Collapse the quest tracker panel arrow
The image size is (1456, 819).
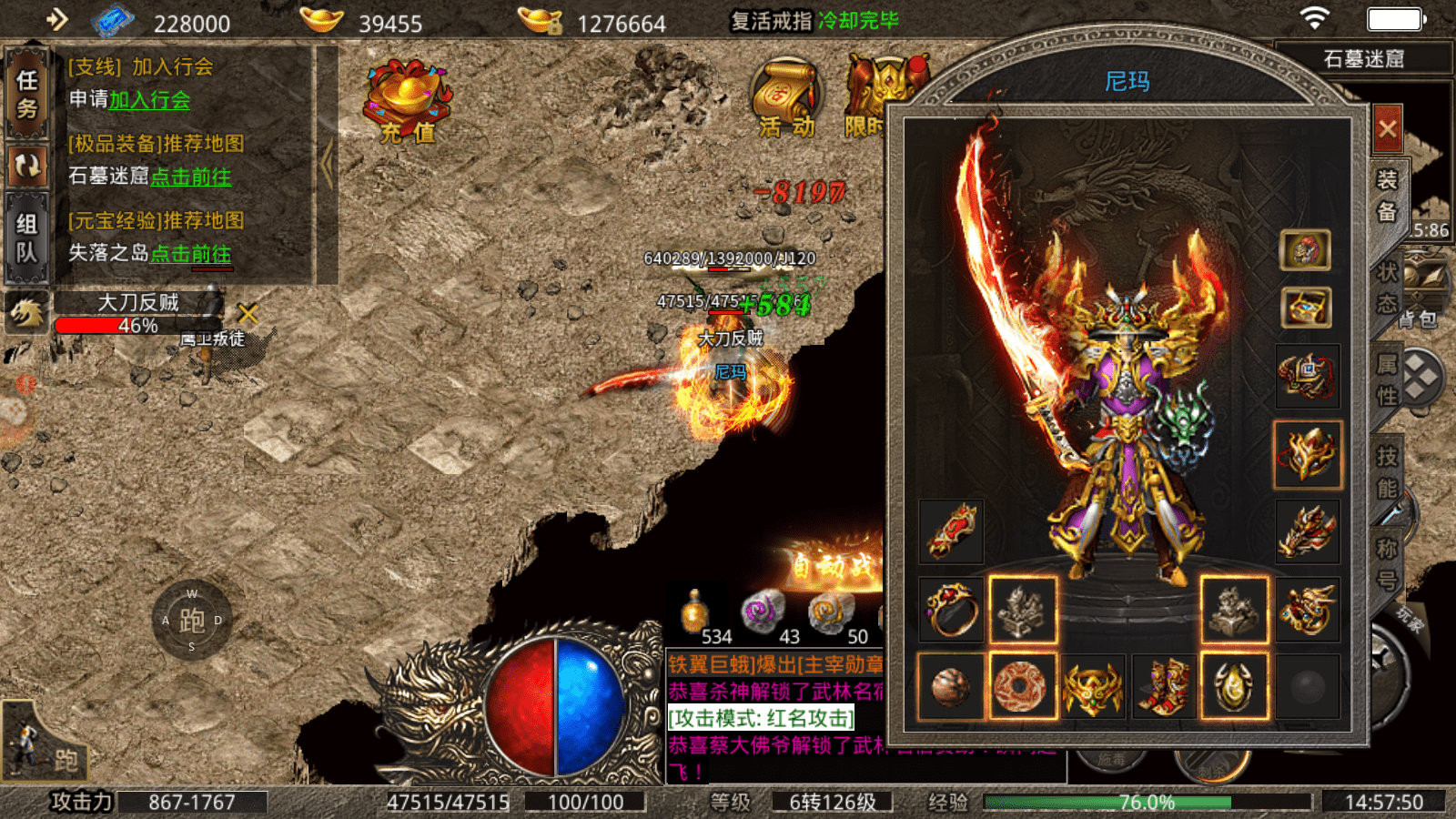(327, 166)
